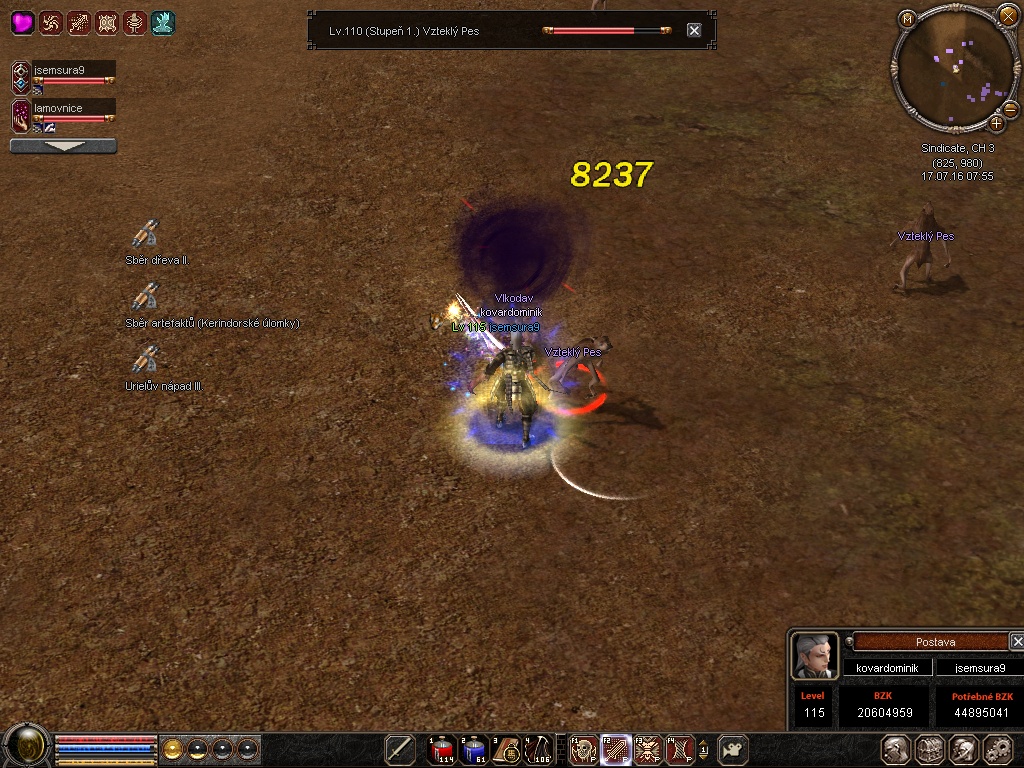Image resolution: width=1024 pixels, height=768 pixels.
Task: Open the world map with the M button
Action: (907, 18)
